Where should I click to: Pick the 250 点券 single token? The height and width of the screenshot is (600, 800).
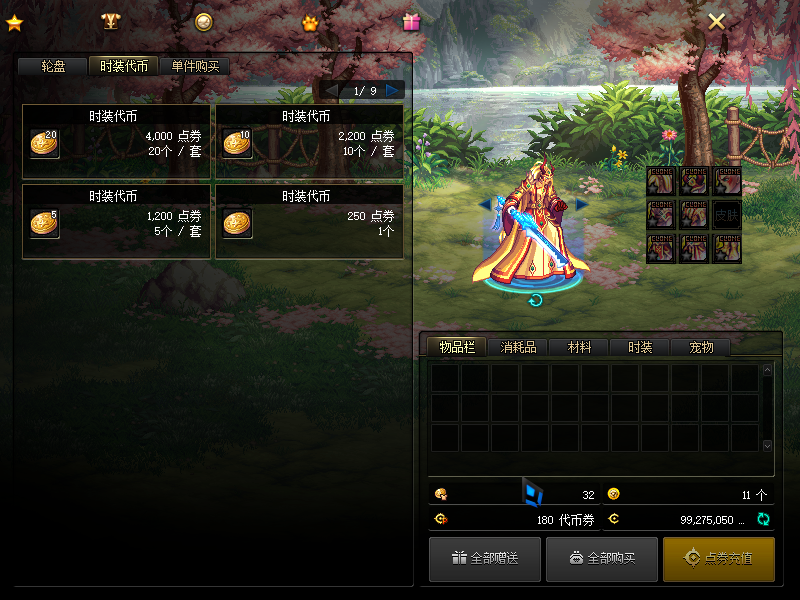pyautogui.click(x=309, y=221)
